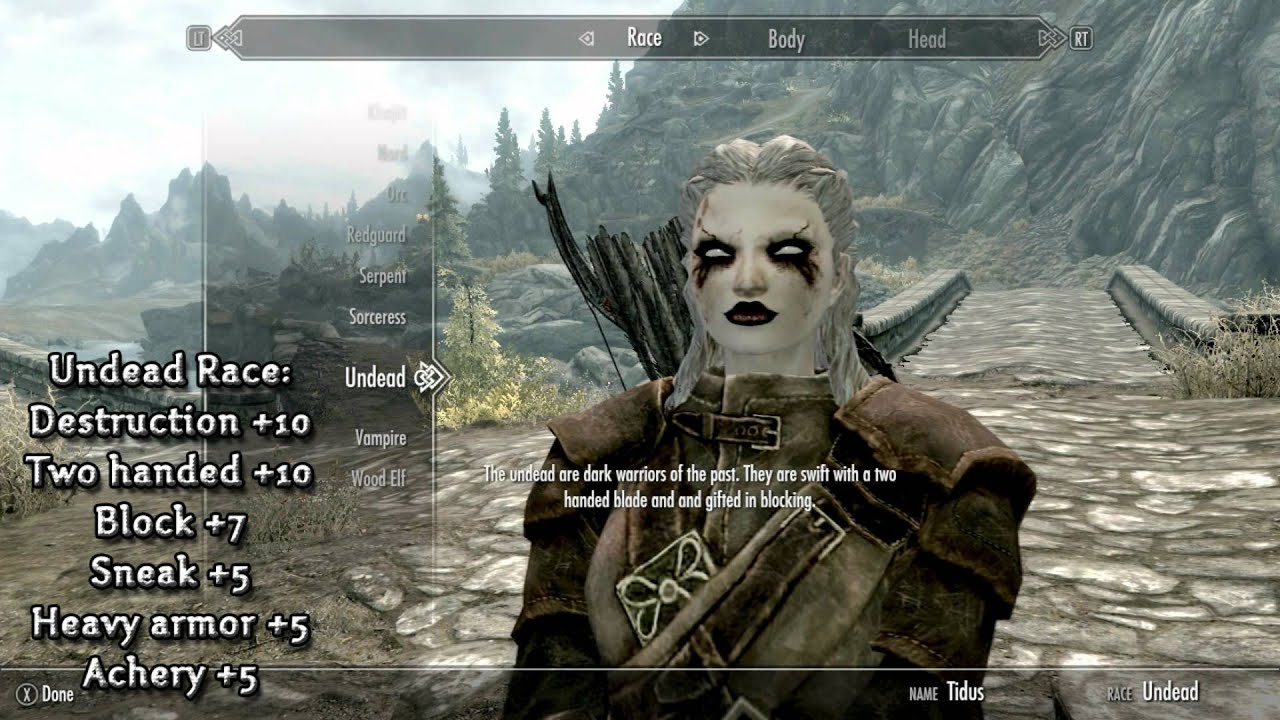Select Redguard from the race list
The height and width of the screenshot is (720, 1280).
click(376, 235)
